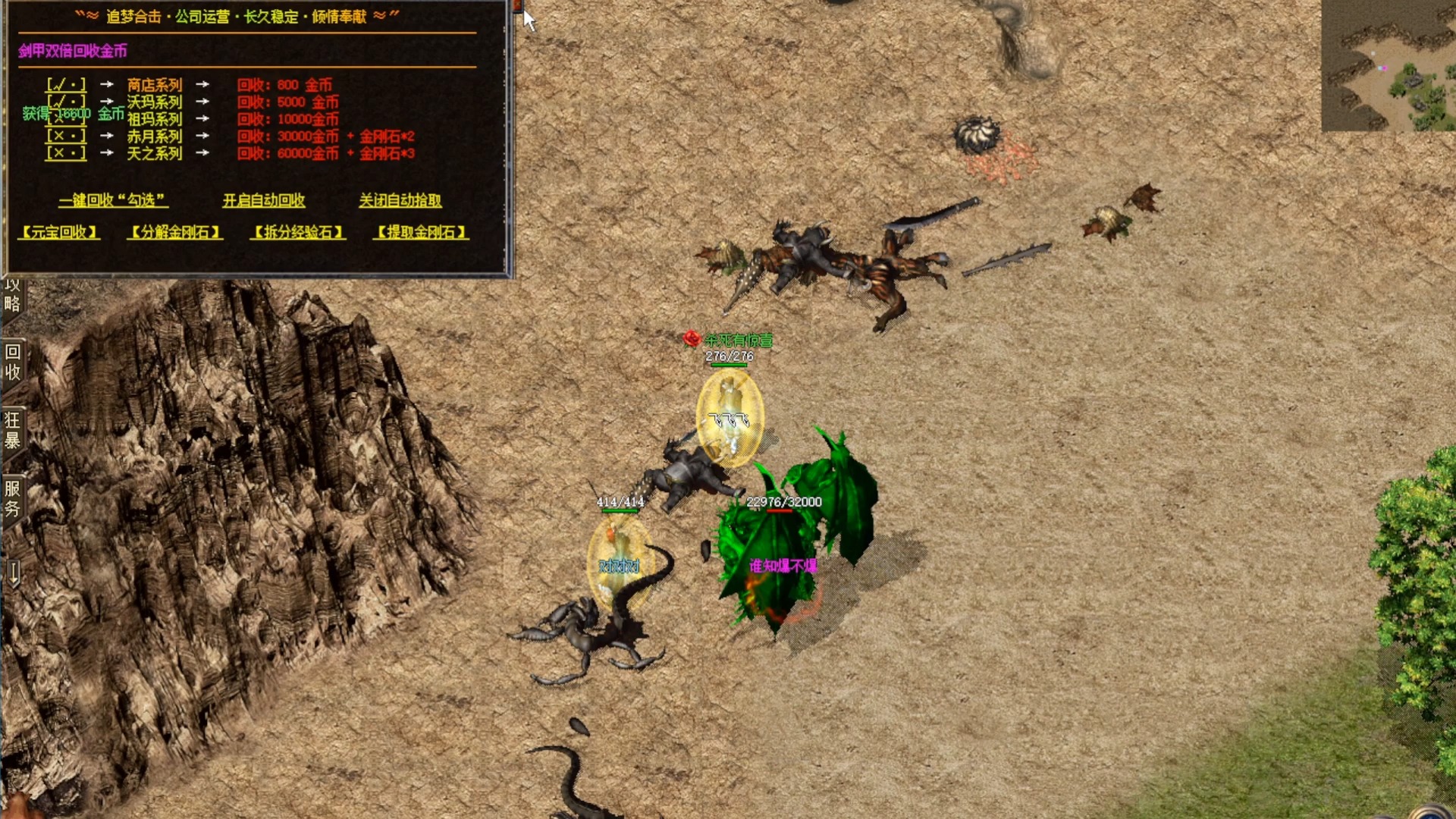Open the 回收 side tab
This screenshot has height=819, width=1456.
(13, 362)
